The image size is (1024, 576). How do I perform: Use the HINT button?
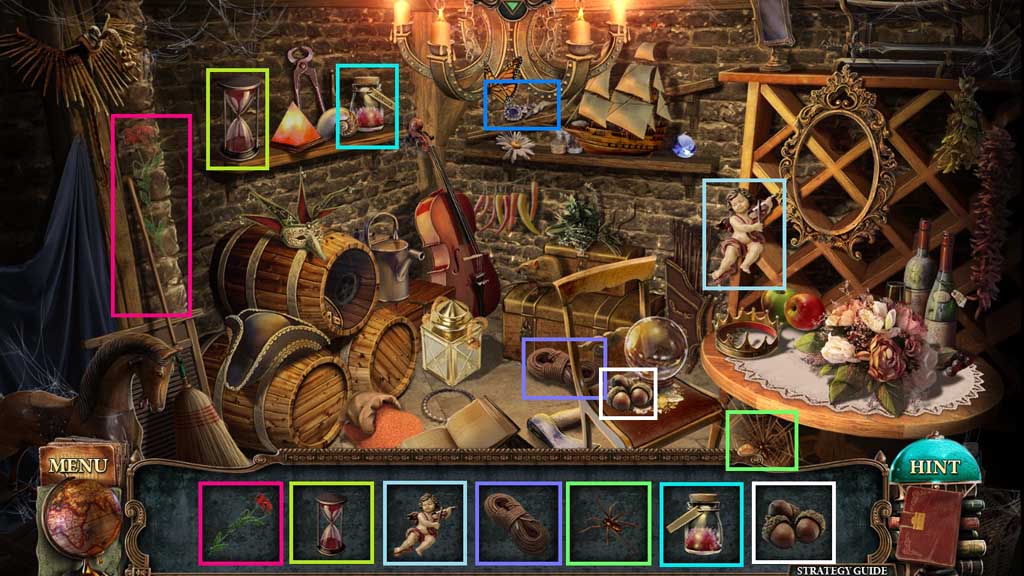[x=934, y=467]
